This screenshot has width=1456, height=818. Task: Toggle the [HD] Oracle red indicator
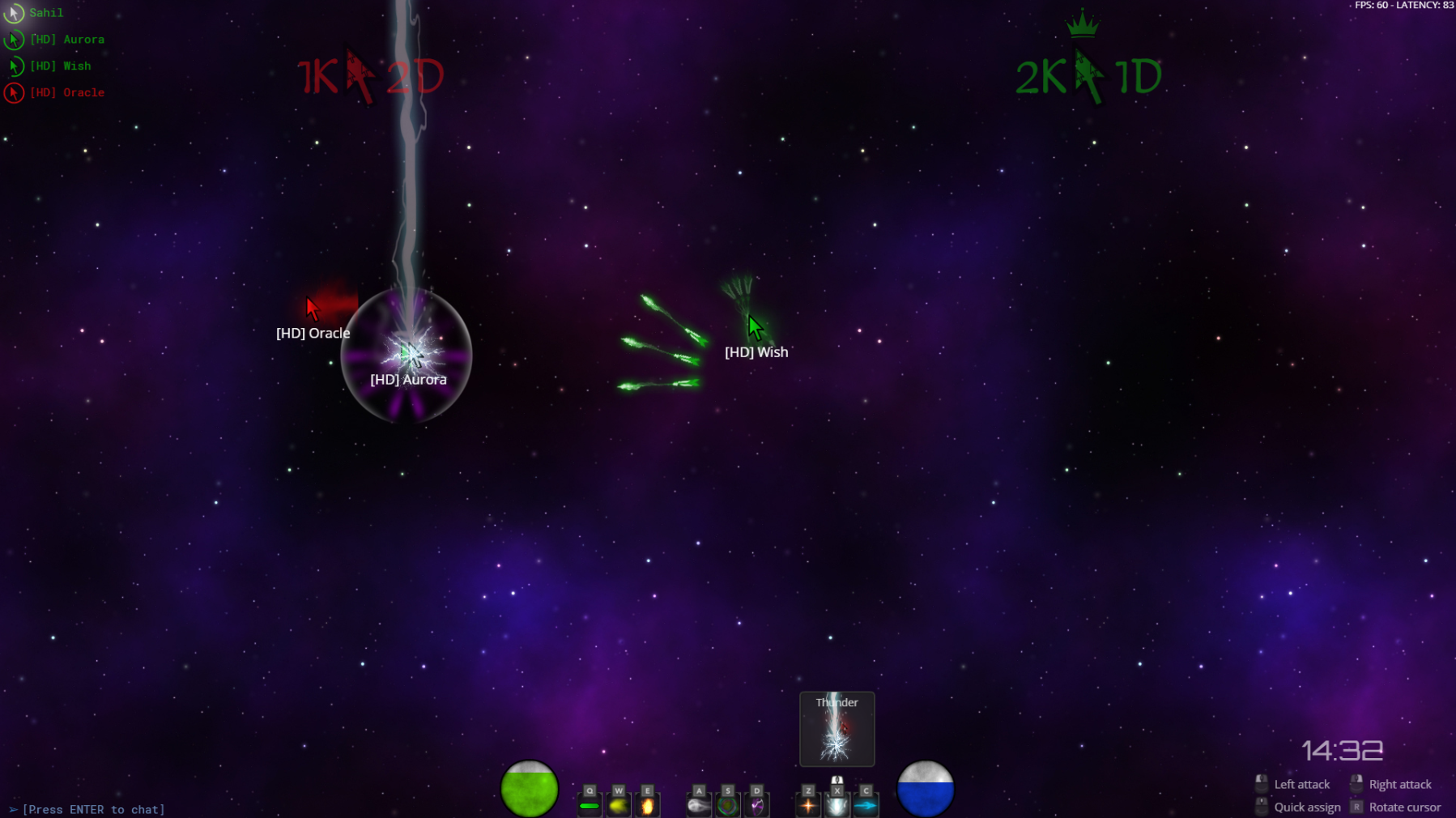[x=14, y=92]
